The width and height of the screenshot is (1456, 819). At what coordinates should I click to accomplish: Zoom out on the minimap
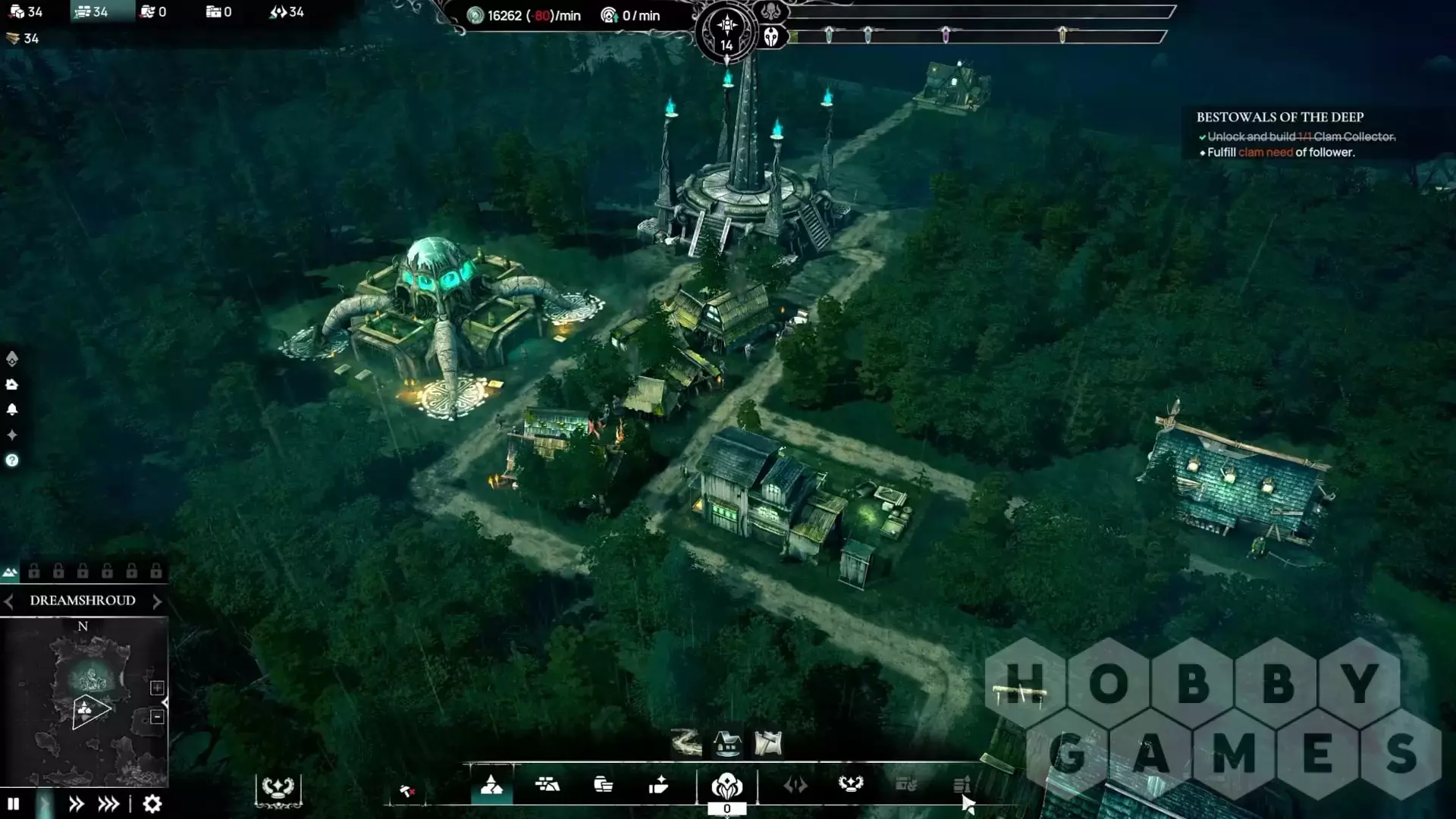coord(157,717)
